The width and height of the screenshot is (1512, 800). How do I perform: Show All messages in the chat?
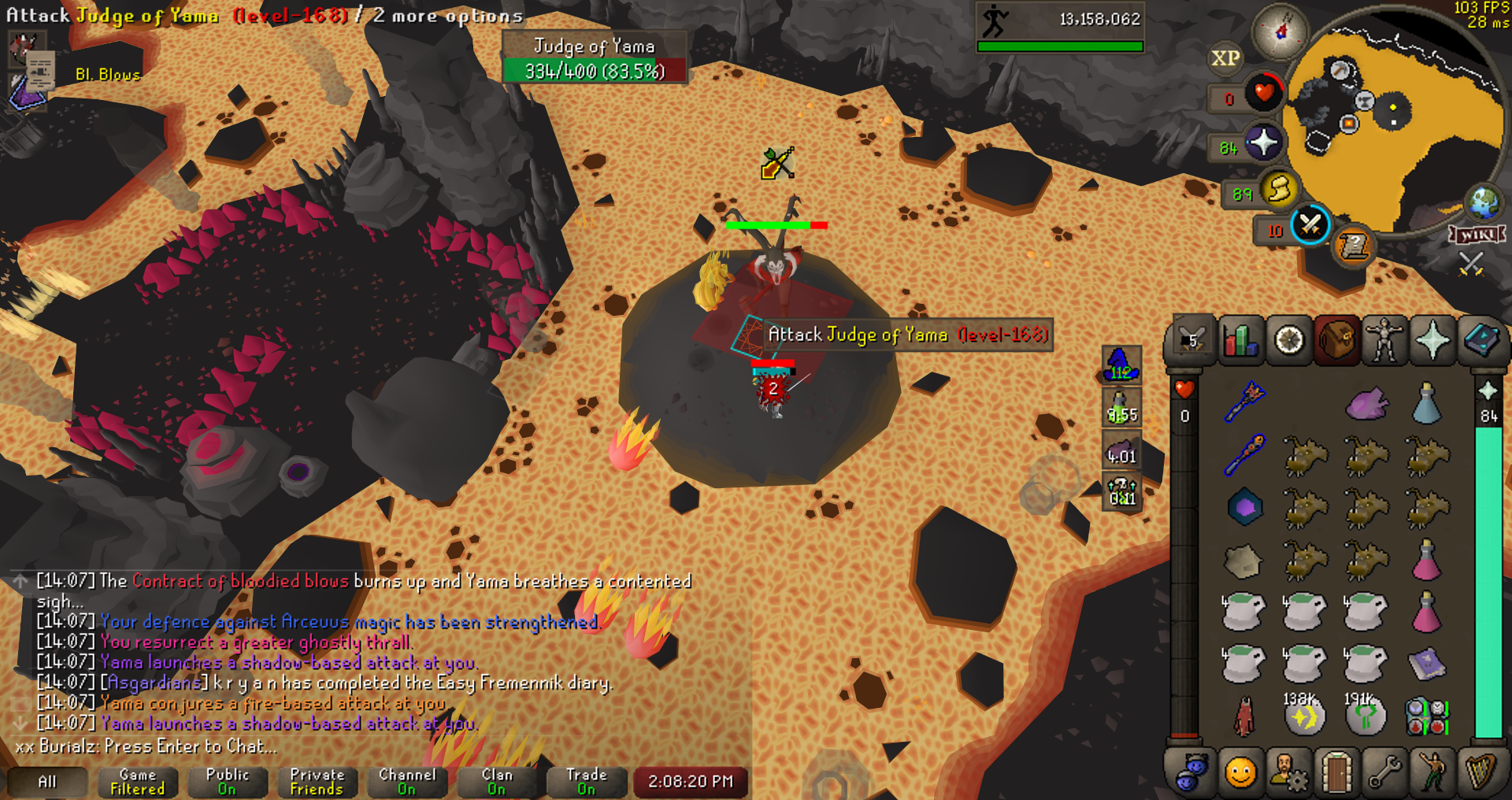tap(47, 781)
